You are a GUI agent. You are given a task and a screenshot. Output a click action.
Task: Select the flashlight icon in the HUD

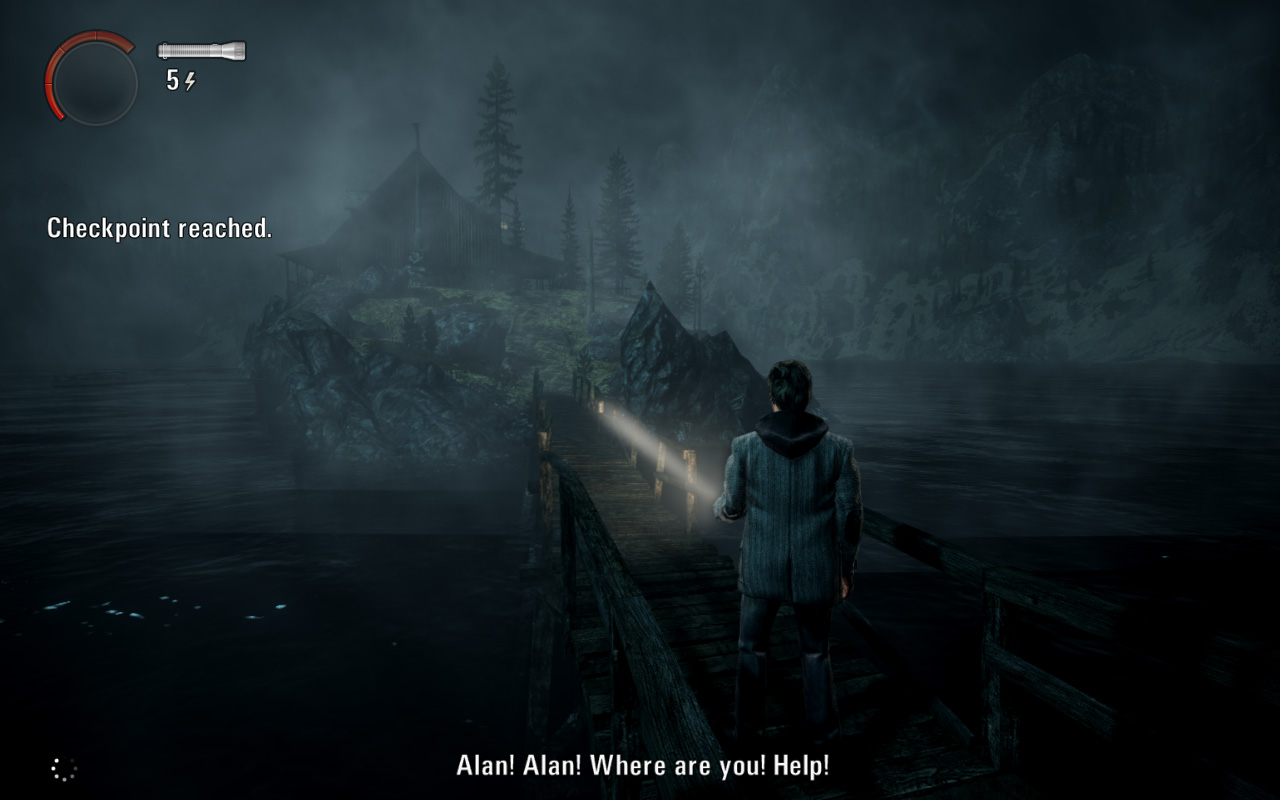[200, 50]
